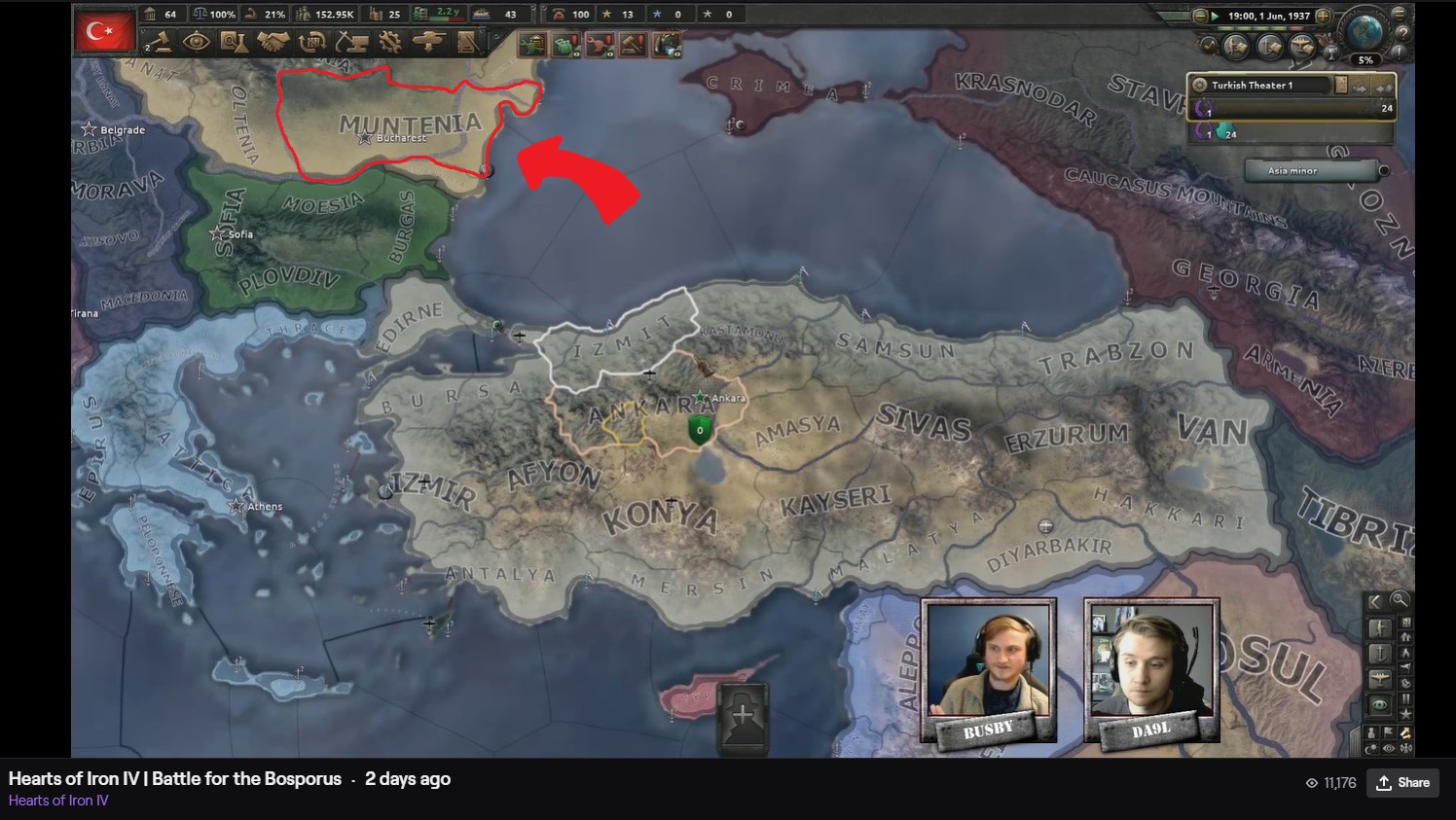Toggle naval units visibility with anchor icon
Image resolution: width=1456 pixels, height=820 pixels.
(x=1379, y=652)
